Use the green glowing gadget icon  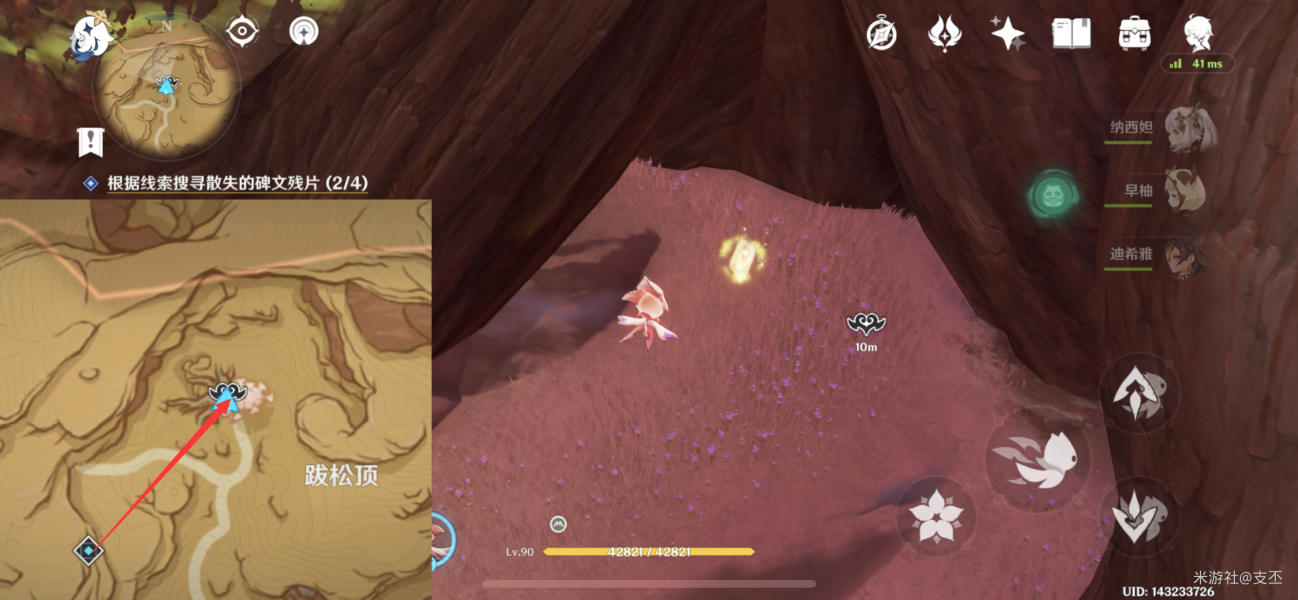(1053, 193)
